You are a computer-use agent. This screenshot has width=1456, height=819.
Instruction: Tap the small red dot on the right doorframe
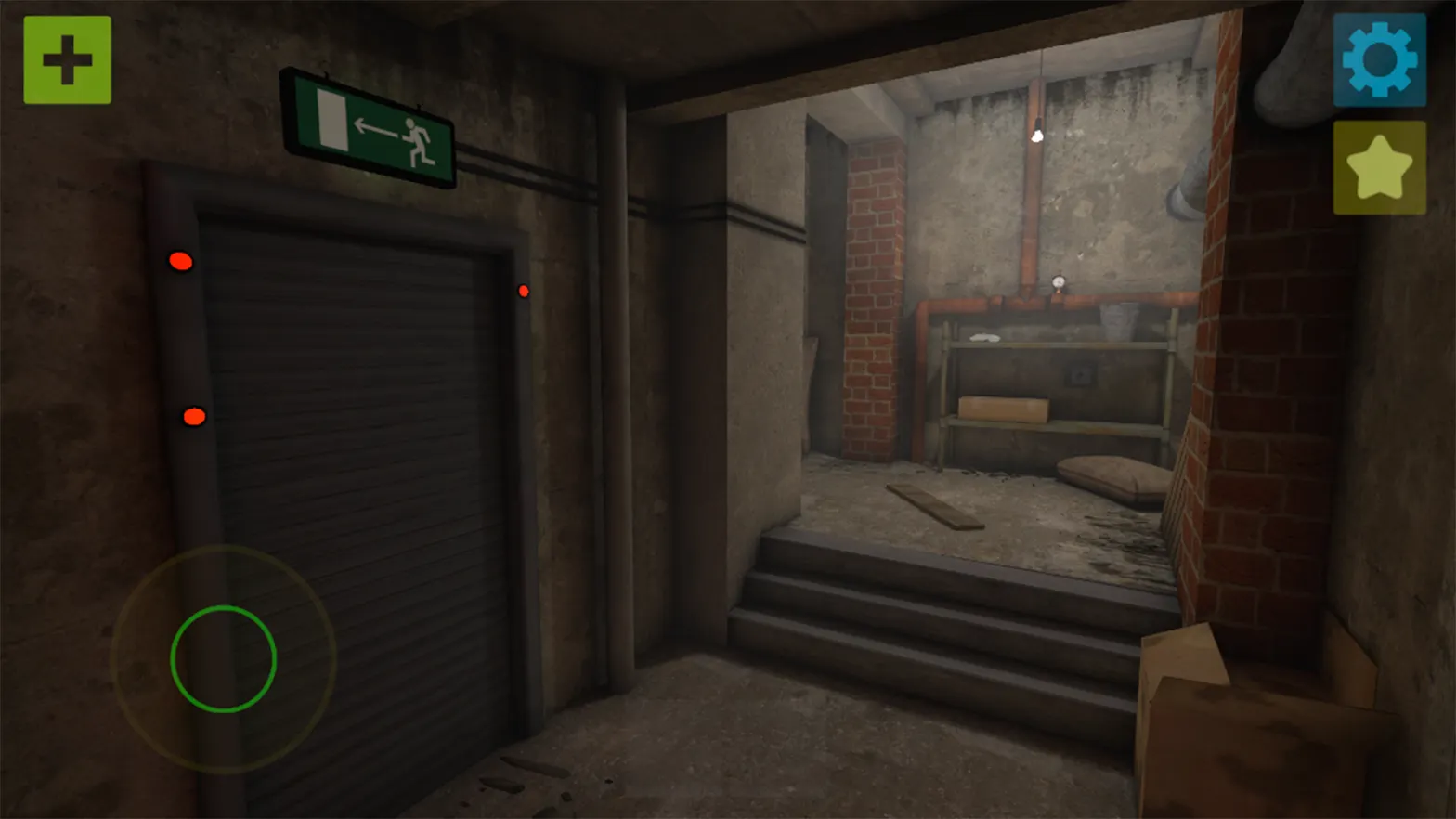[x=523, y=290]
